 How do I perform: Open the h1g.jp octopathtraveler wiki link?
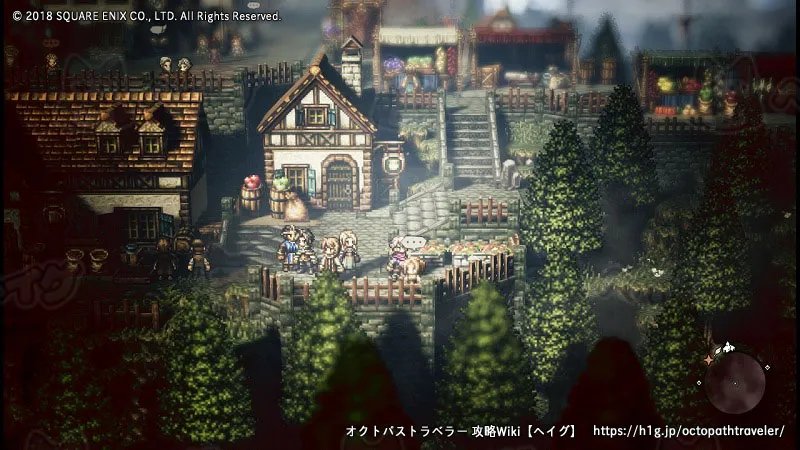point(688,431)
